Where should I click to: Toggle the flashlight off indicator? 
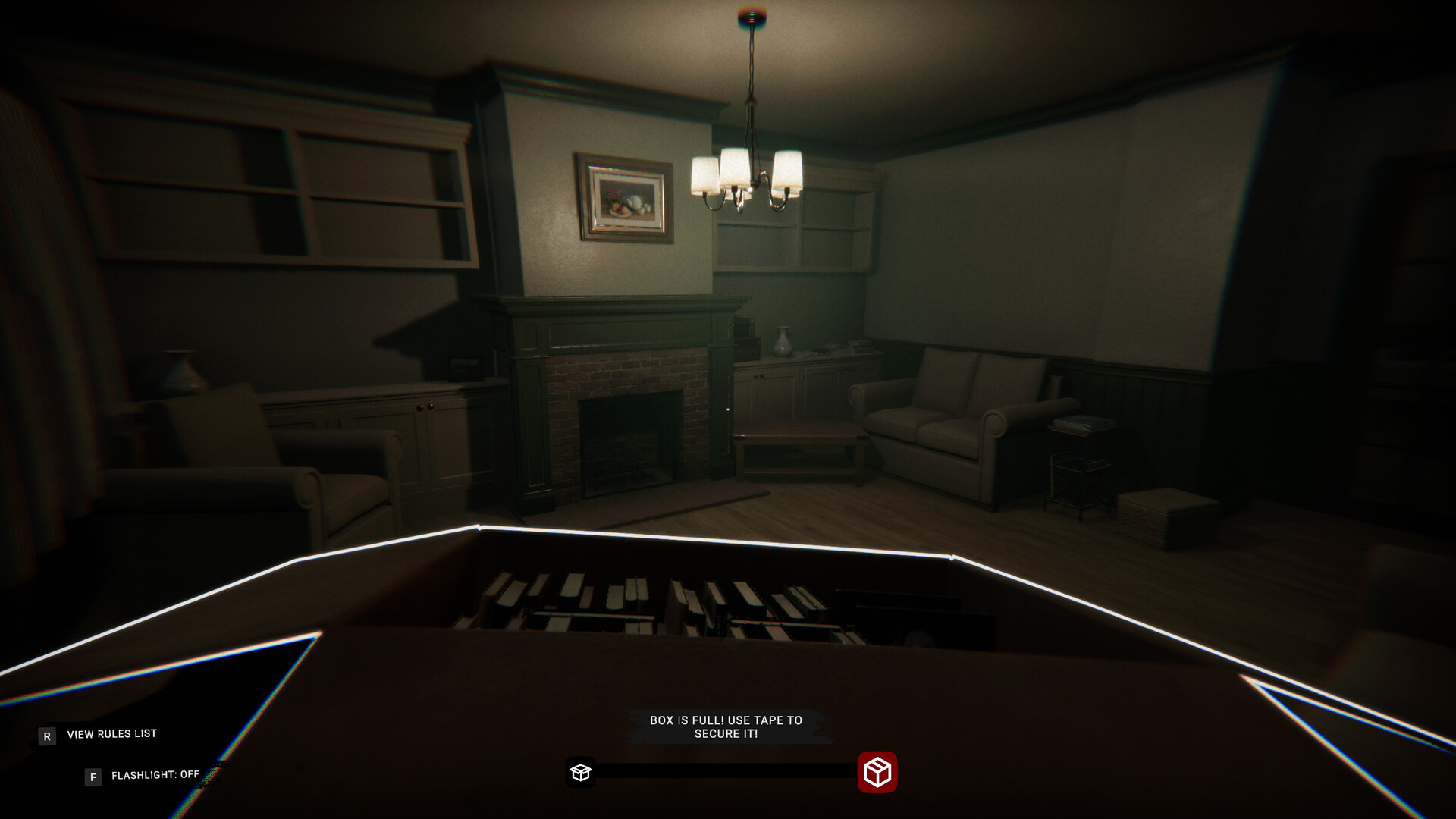coord(155,776)
